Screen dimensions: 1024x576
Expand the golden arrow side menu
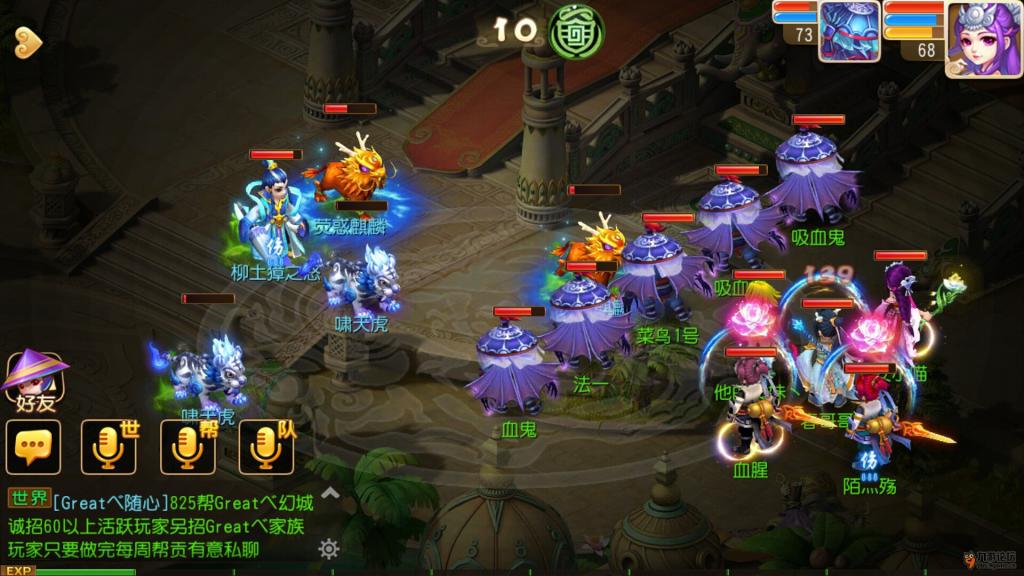pyautogui.click(x=27, y=41)
